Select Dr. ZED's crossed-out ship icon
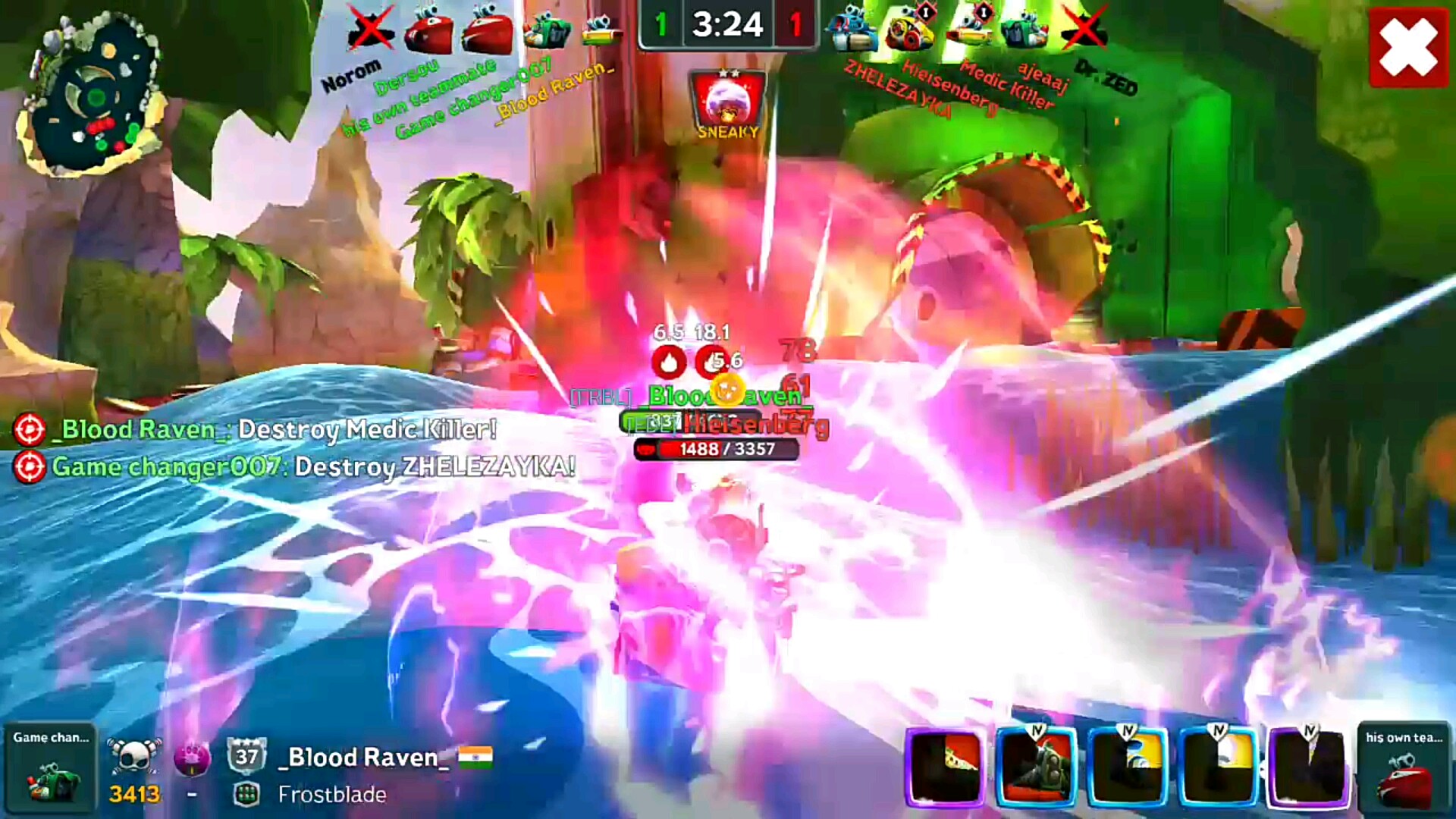 (x=1084, y=30)
